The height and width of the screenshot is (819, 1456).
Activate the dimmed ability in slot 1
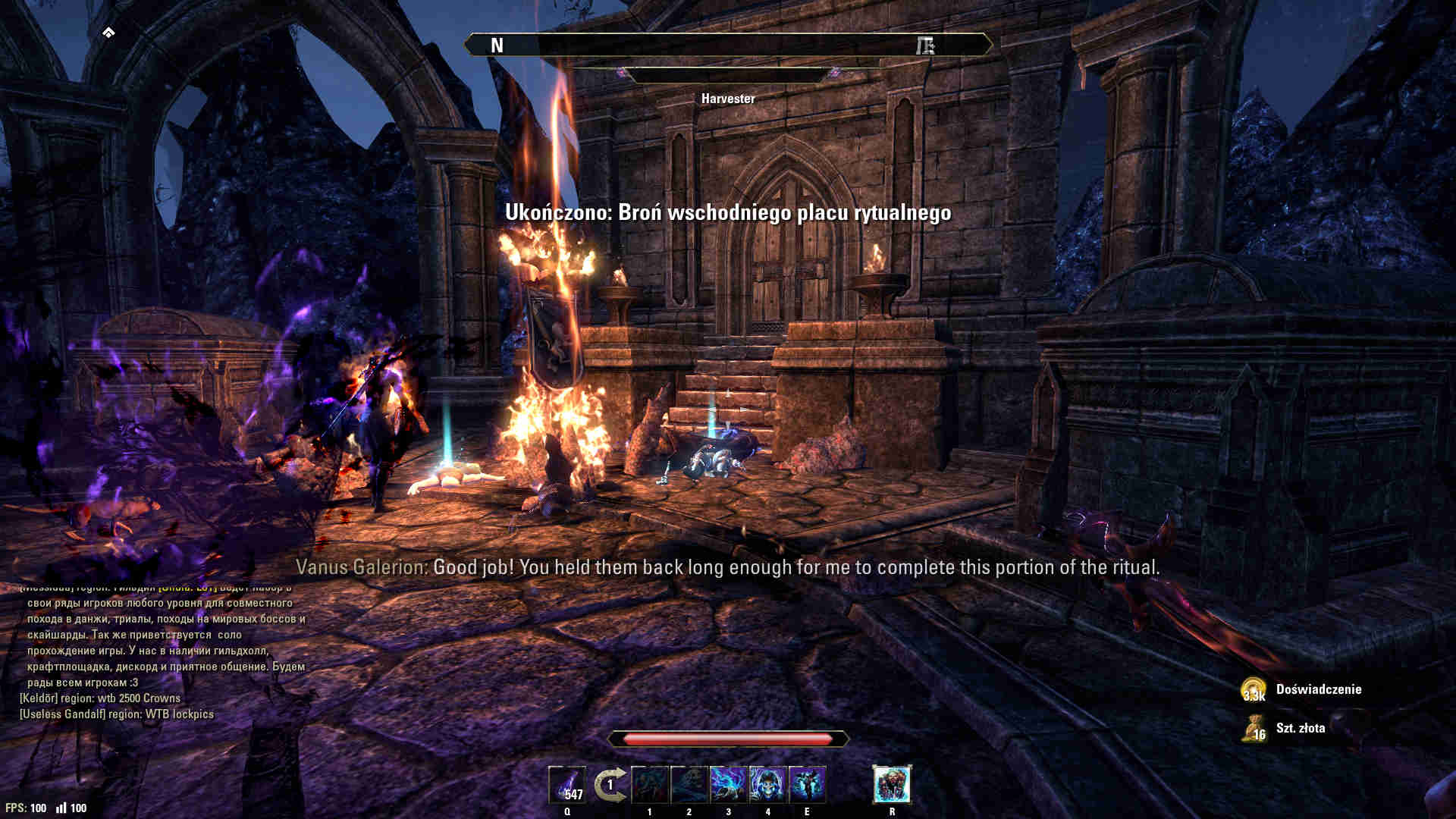point(650,785)
